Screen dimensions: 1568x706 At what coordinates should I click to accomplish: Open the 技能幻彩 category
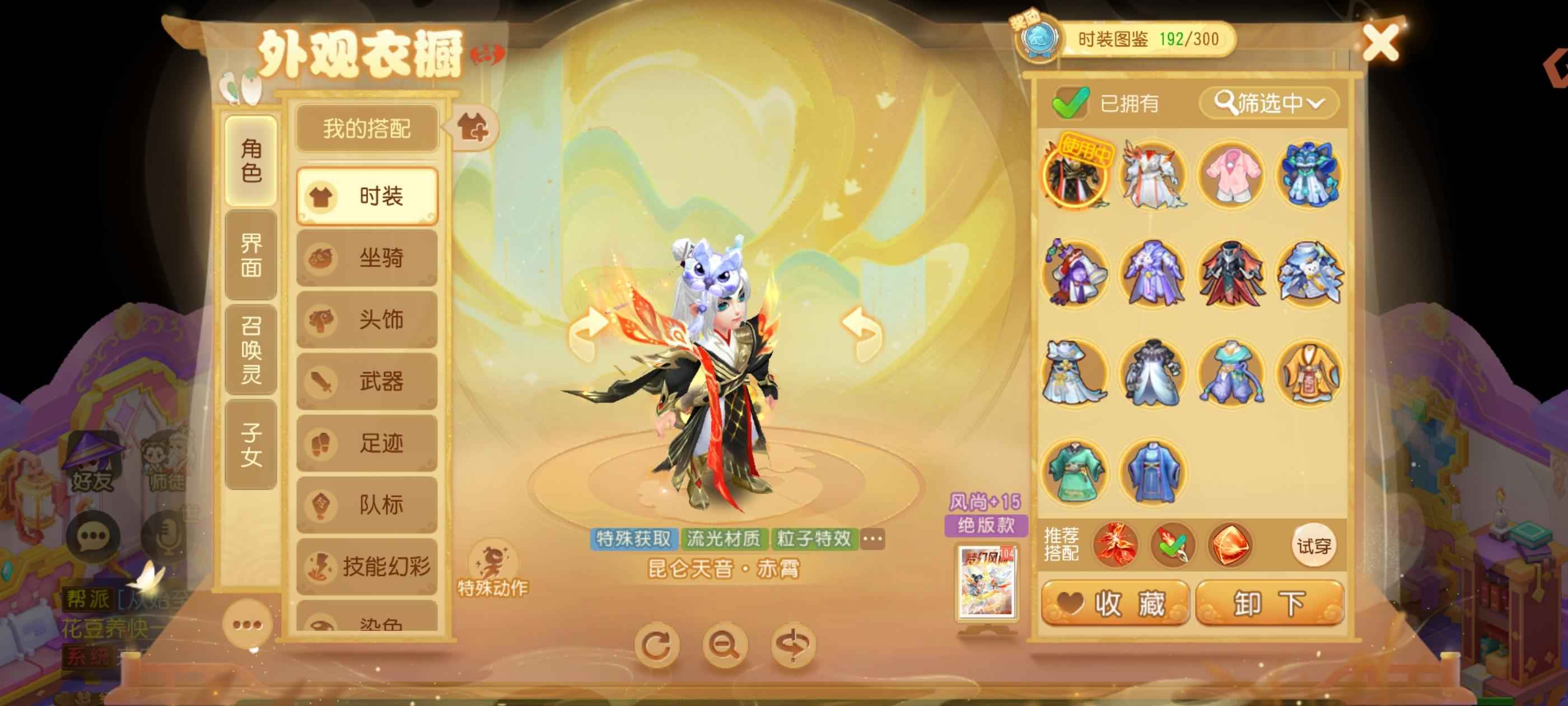tap(366, 566)
